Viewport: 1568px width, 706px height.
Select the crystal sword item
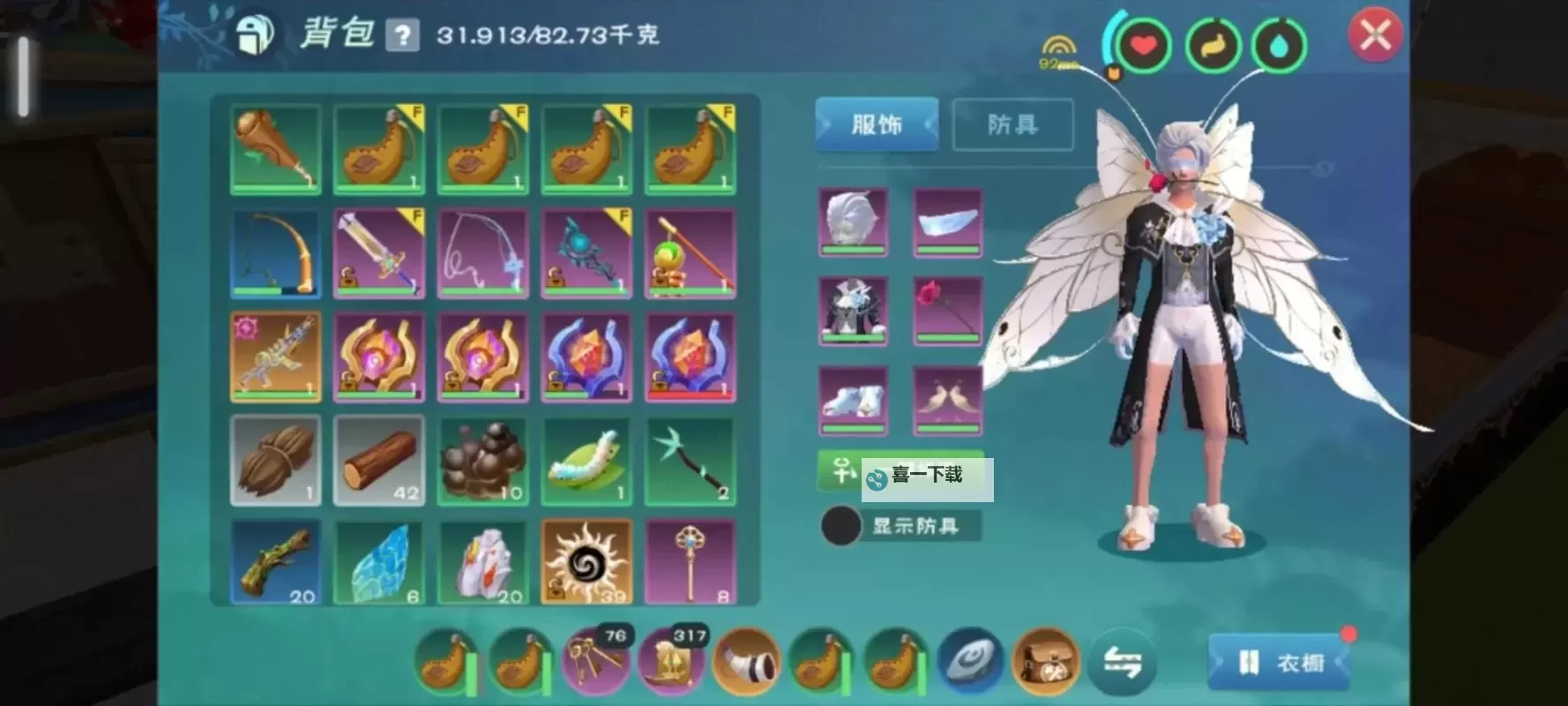click(x=379, y=252)
